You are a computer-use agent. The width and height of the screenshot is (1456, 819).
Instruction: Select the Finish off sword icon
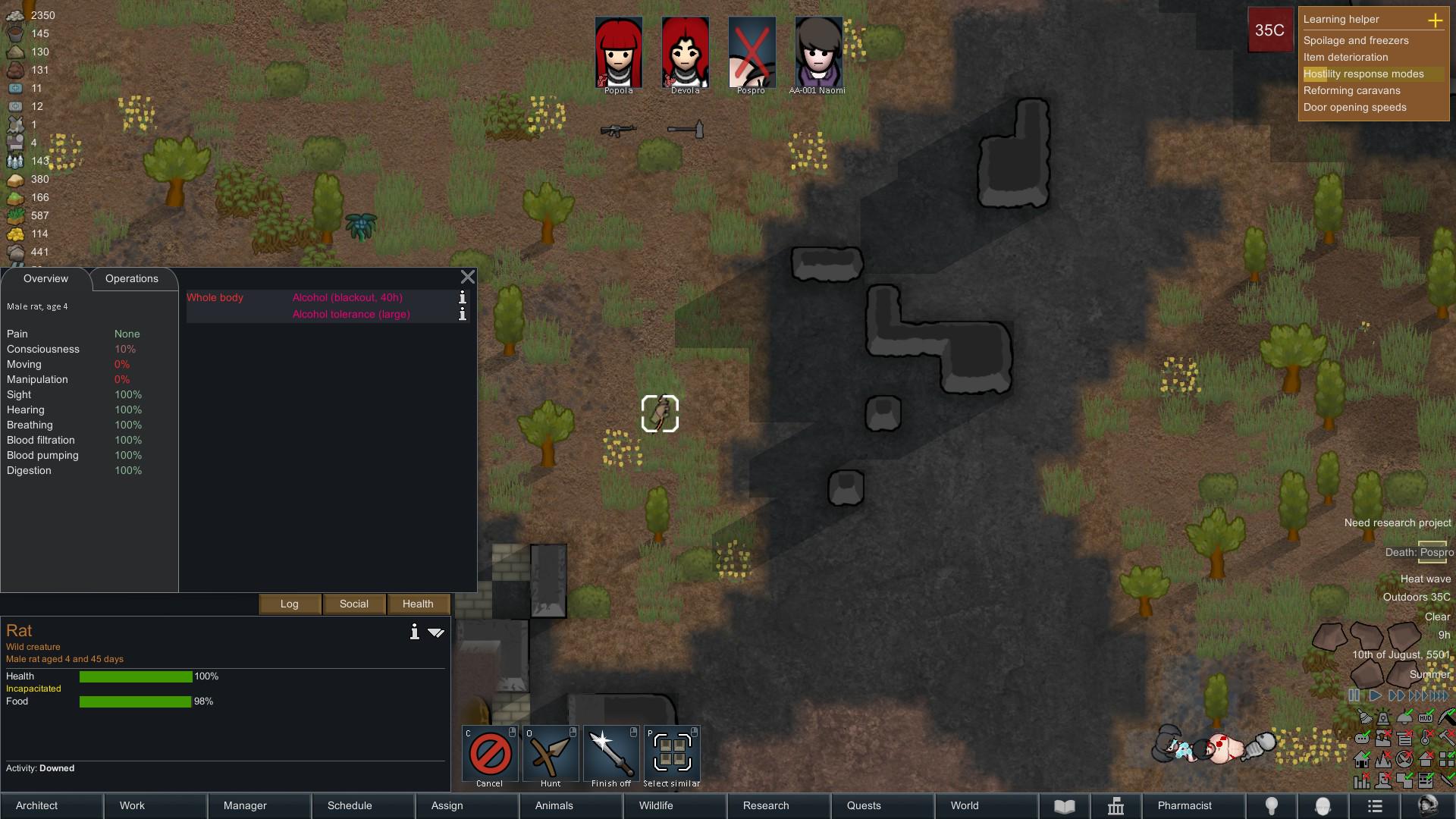tap(611, 753)
